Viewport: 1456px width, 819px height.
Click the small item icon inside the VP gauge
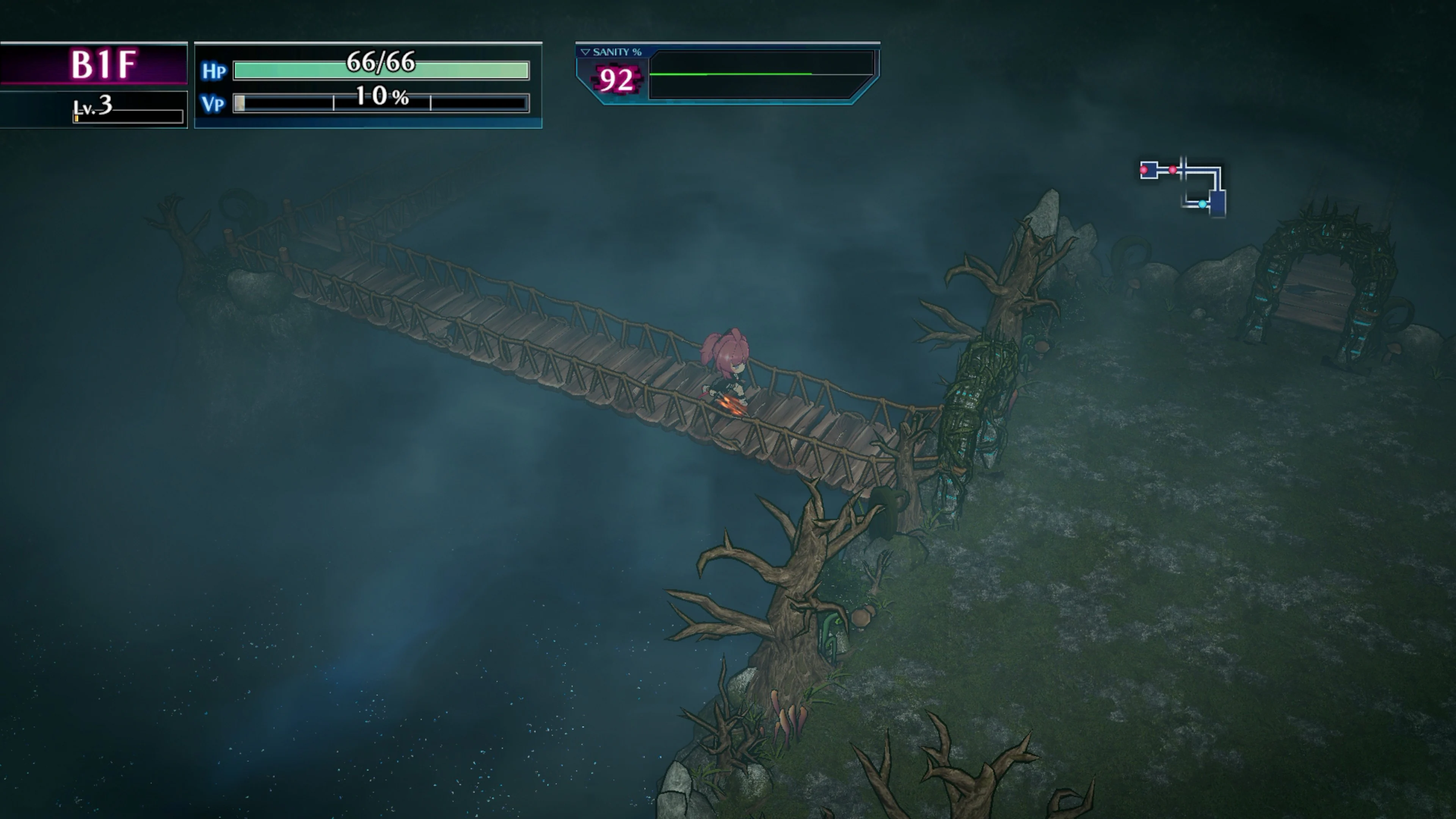coord(240,106)
